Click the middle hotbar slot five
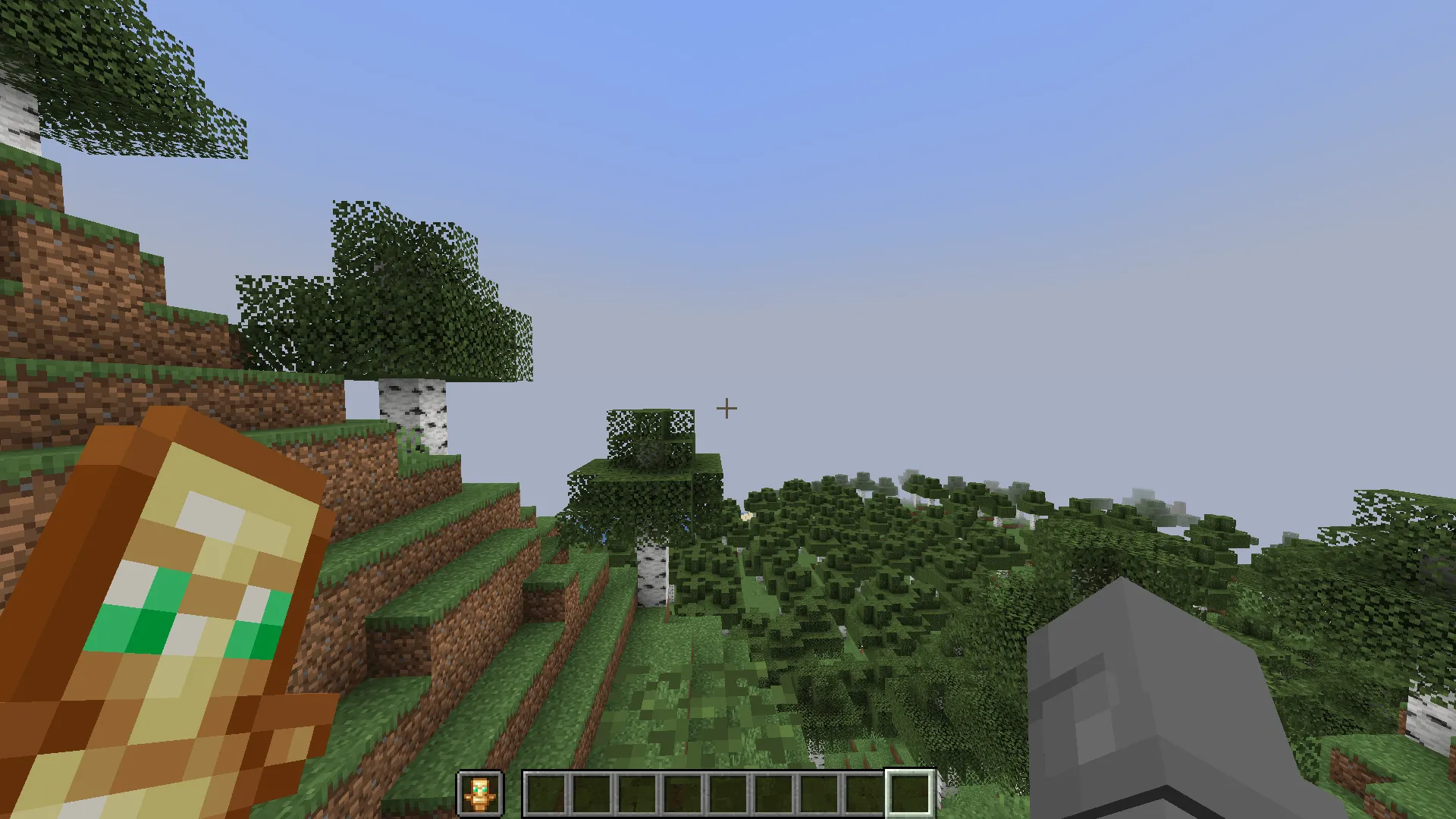 coord(726,792)
